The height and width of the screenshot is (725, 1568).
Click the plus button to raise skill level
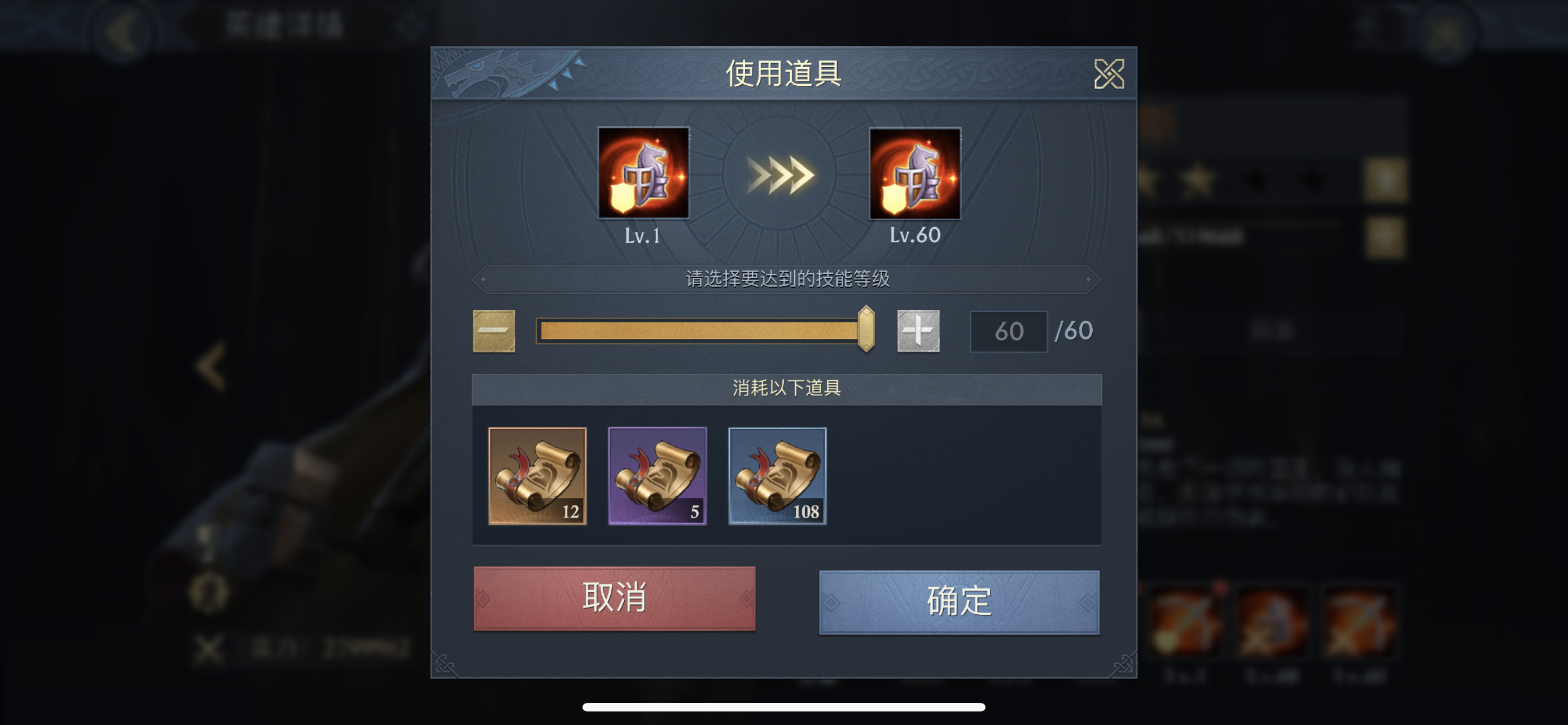click(x=918, y=329)
